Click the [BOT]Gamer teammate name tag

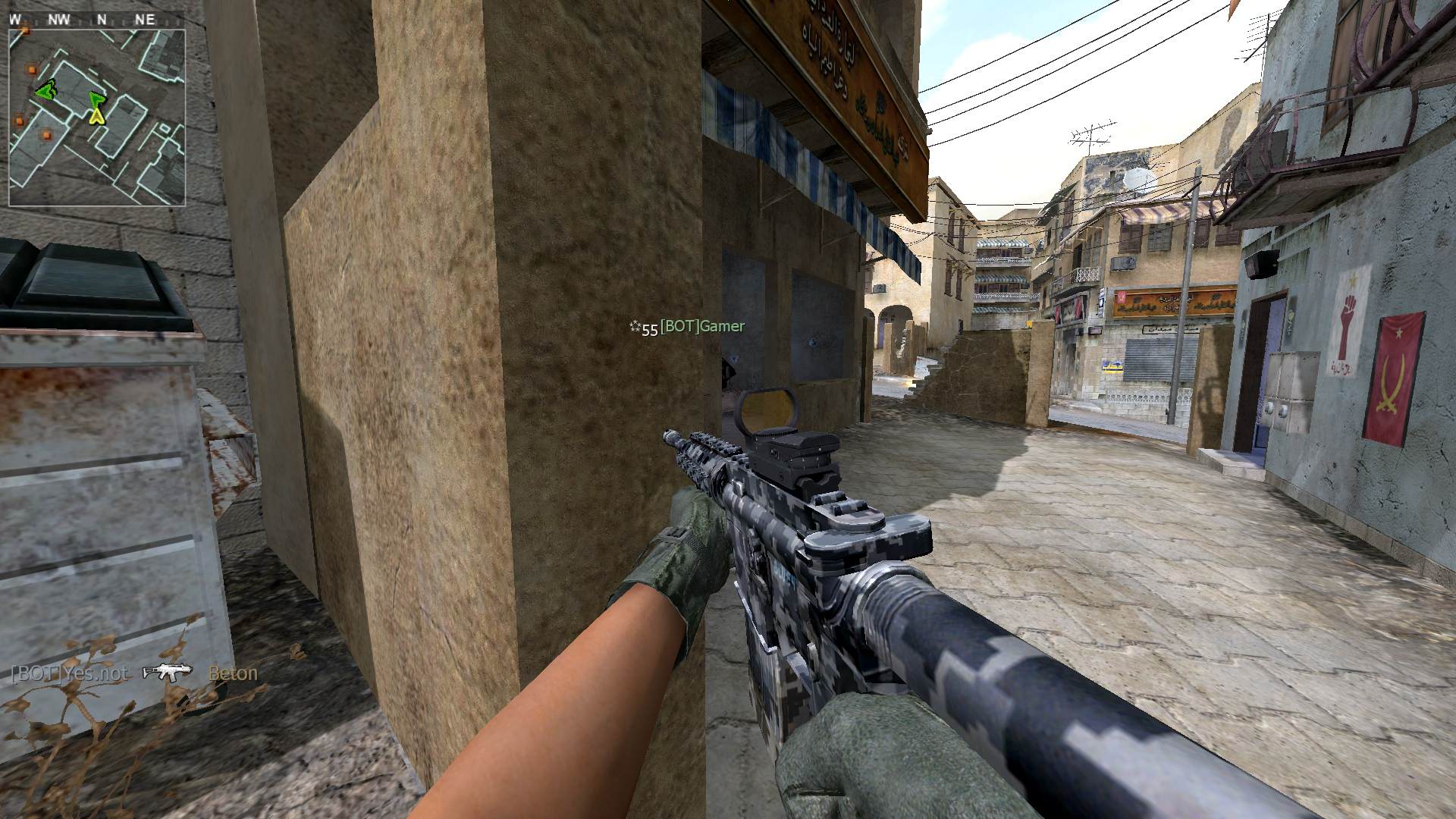coord(702,327)
